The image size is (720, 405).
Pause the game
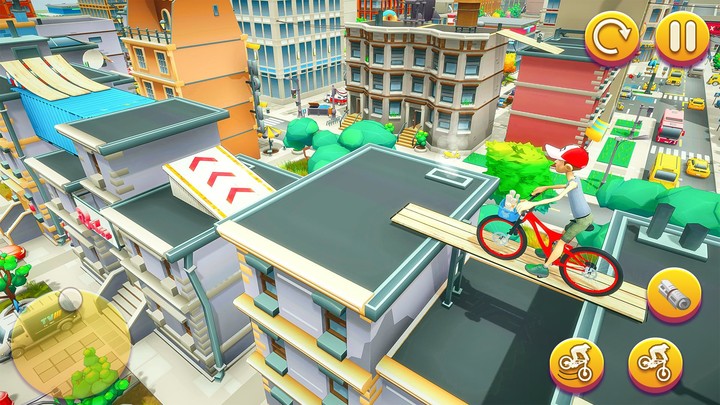[682, 39]
